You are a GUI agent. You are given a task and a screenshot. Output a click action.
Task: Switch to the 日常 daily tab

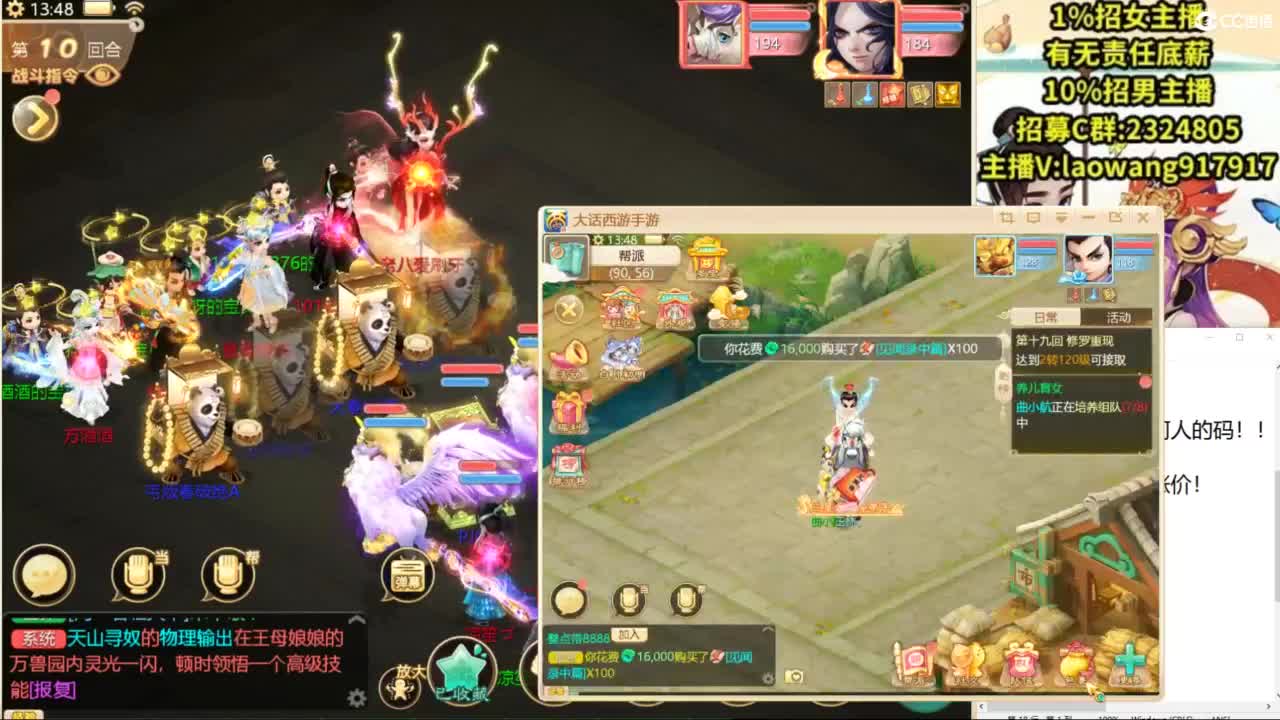pyautogui.click(x=1048, y=316)
